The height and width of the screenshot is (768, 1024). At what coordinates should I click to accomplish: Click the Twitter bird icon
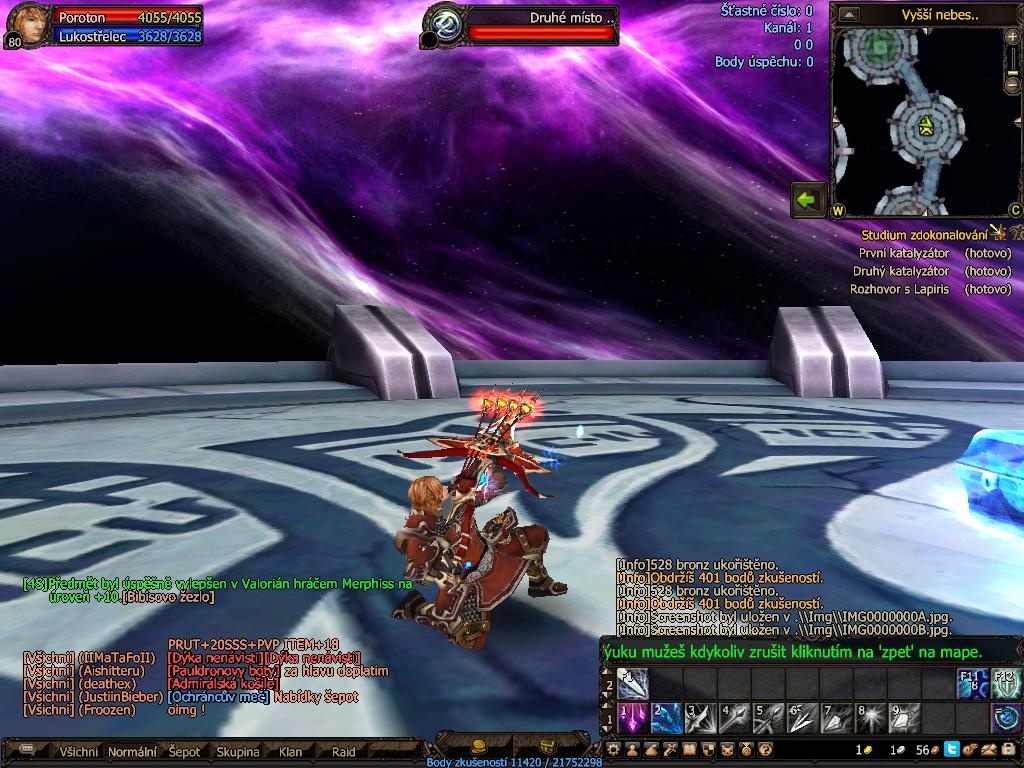pyautogui.click(x=952, y=749)
